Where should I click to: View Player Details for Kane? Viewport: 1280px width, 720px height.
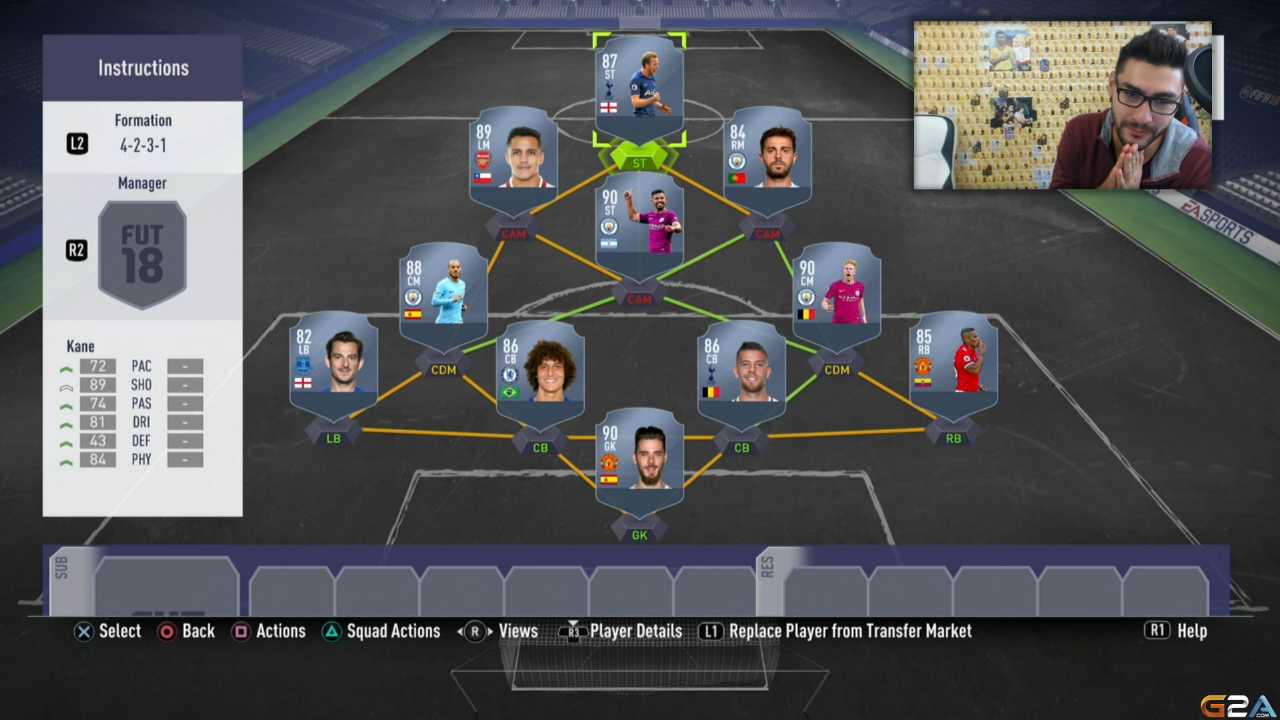pyautogui.click(x=622, y=631)
